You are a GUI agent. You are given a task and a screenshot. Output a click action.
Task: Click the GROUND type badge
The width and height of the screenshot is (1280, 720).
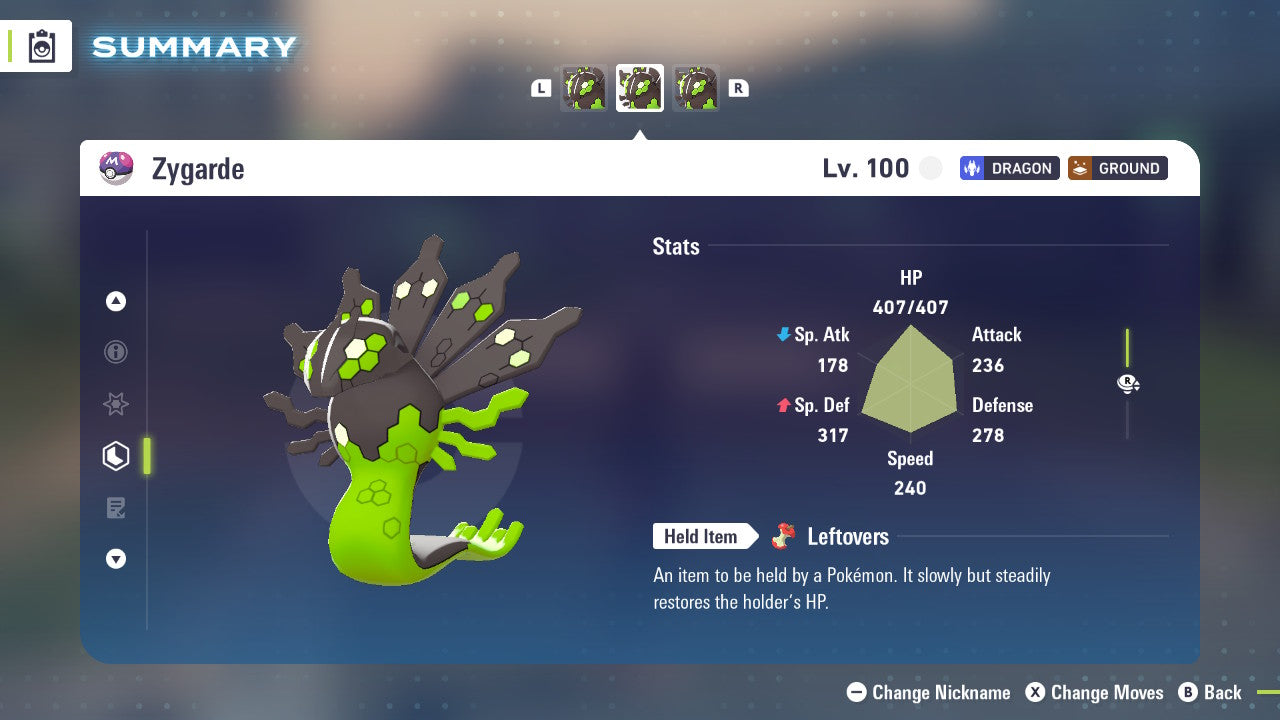point(1117,168)
